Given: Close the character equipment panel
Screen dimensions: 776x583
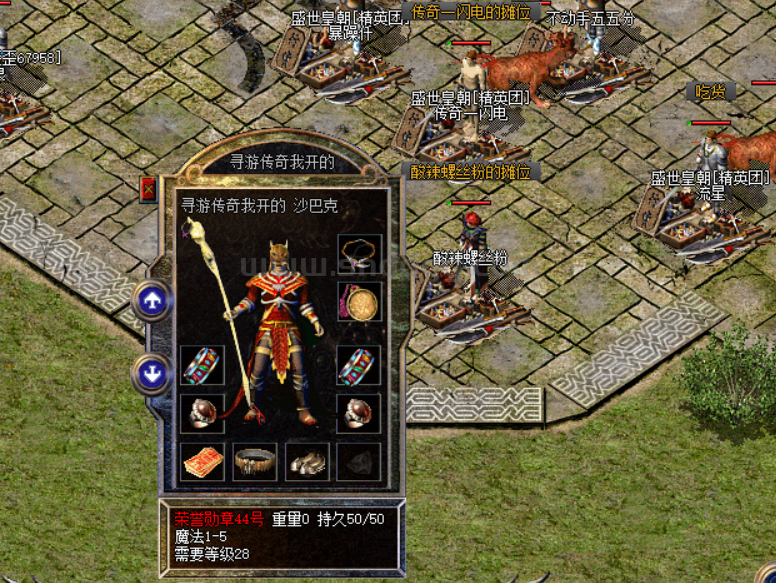Looking at the screenshot, I should (149, 190).
